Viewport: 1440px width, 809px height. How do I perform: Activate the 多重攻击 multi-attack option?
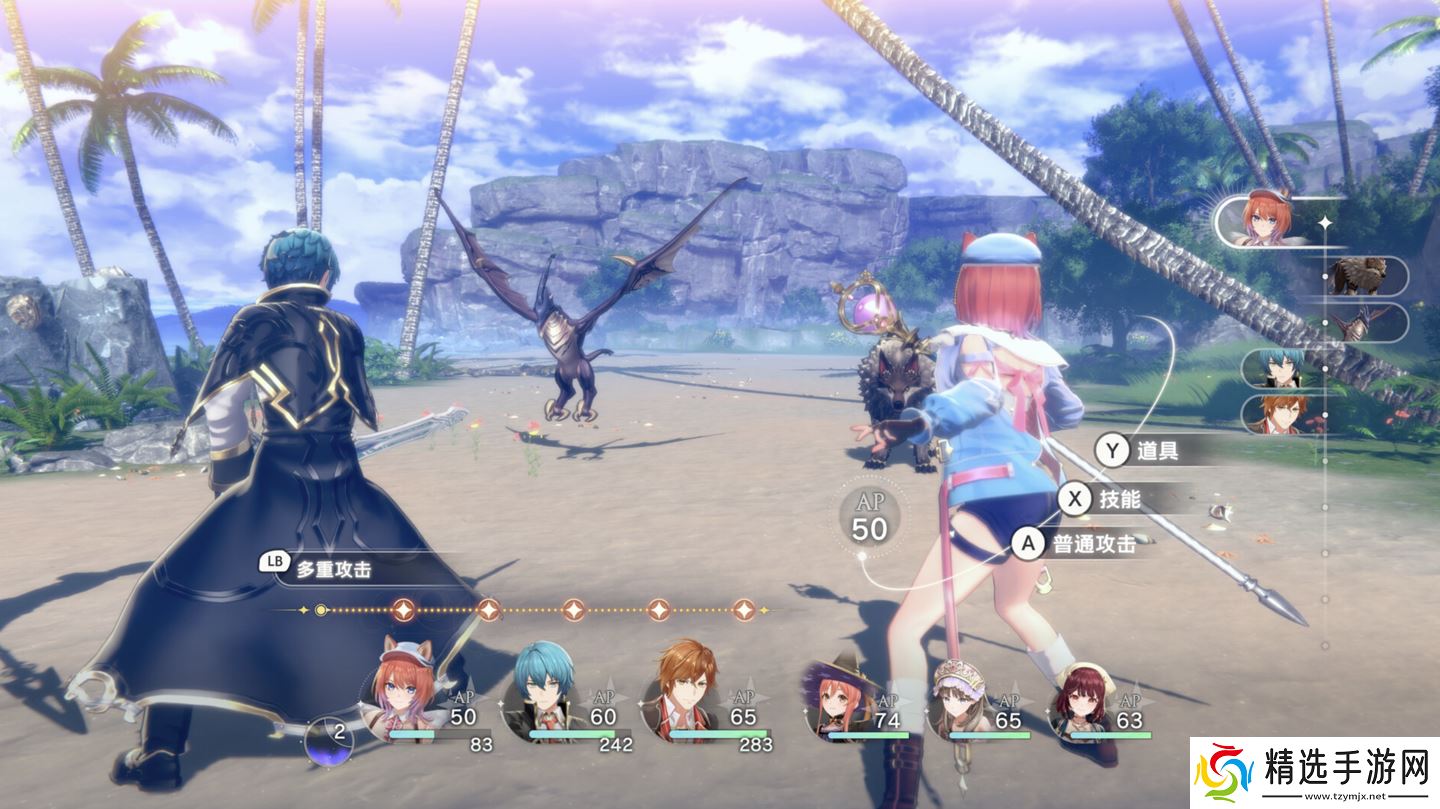pyautogui.click(x=318, y=569)
